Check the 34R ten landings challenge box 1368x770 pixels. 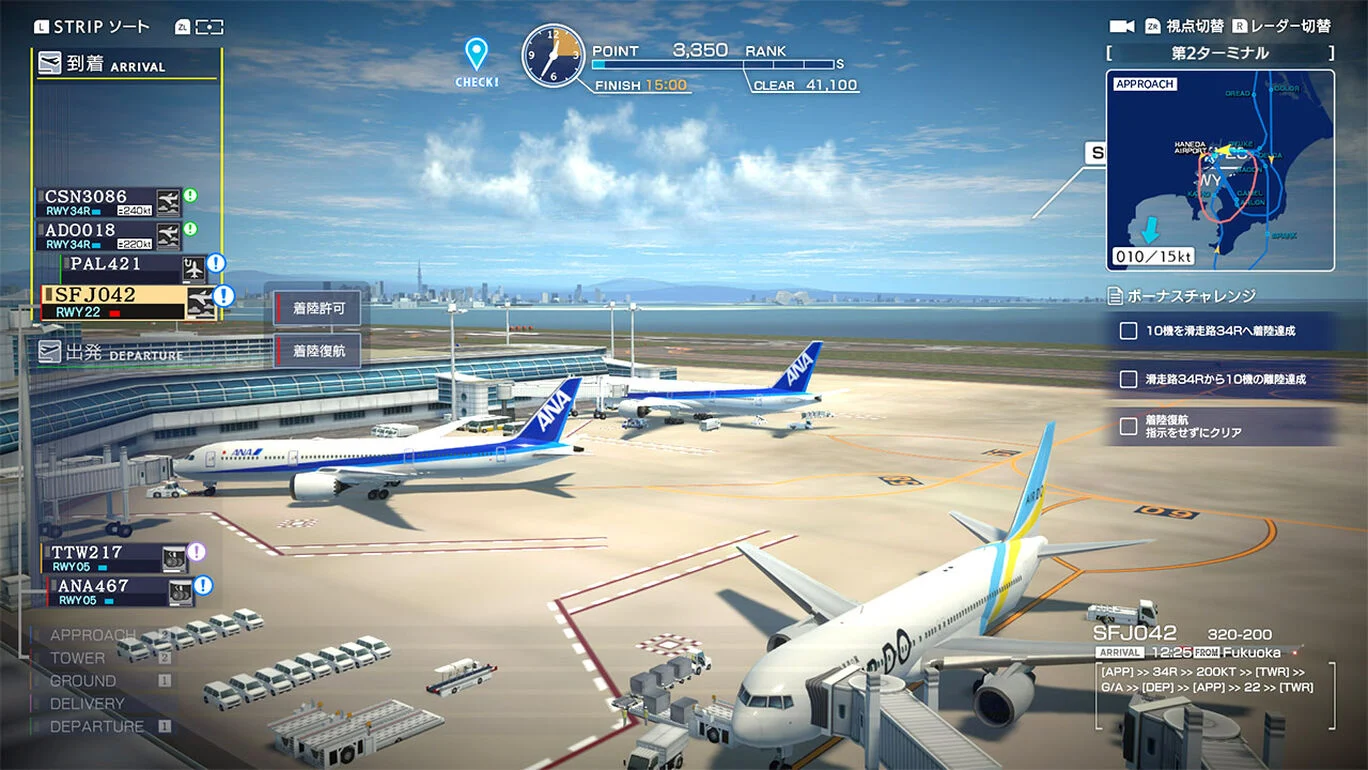click(x=1129, y=331)
